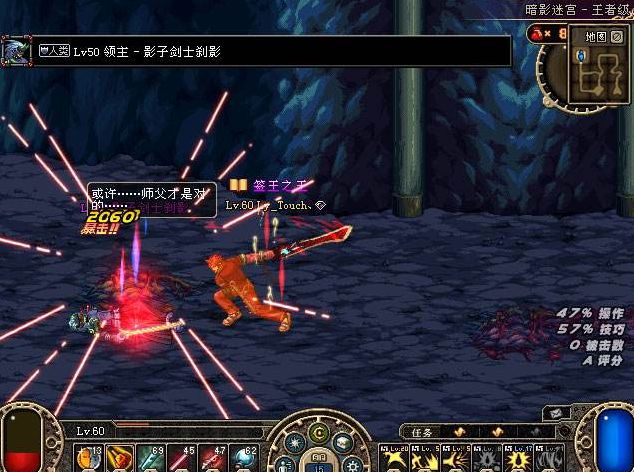Click the boss portrait of 影子剑士刹影
The height and width of the screenshot is (472, 634).
point(16,51)
